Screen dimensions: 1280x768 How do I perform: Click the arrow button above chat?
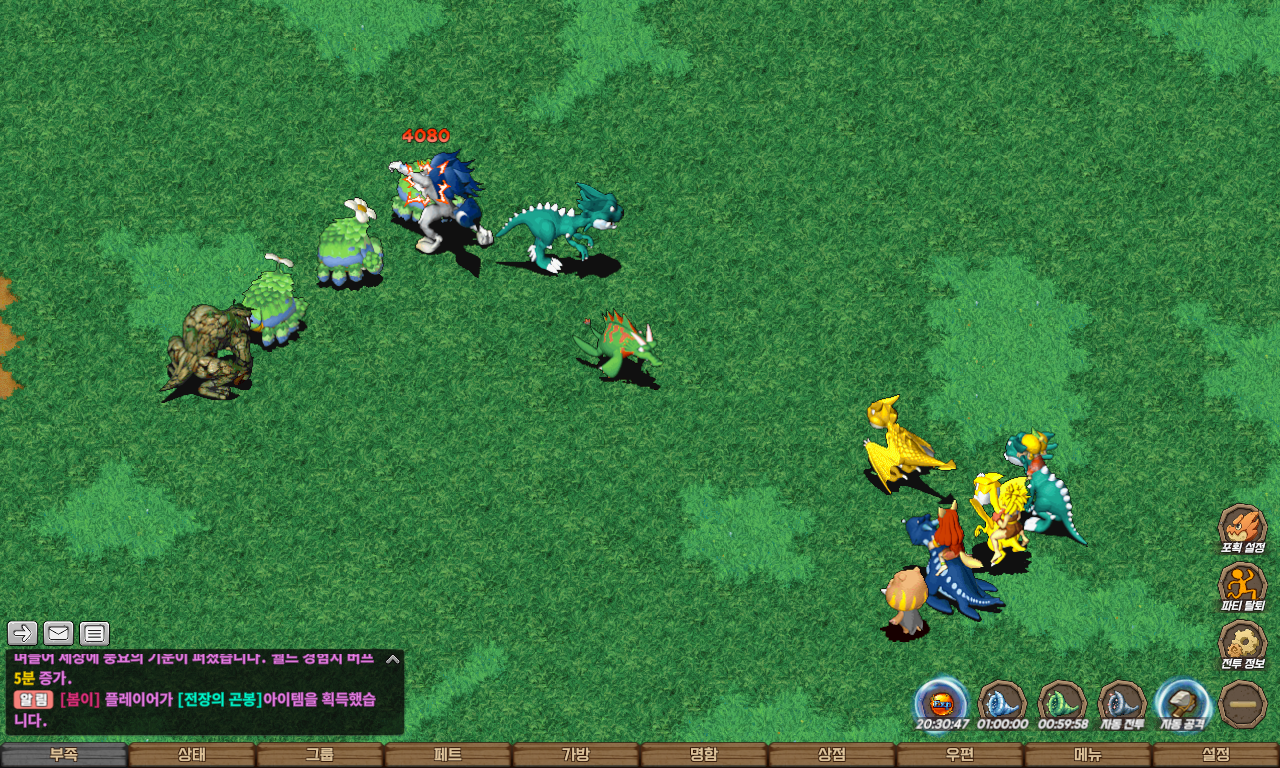click(23, 633)
